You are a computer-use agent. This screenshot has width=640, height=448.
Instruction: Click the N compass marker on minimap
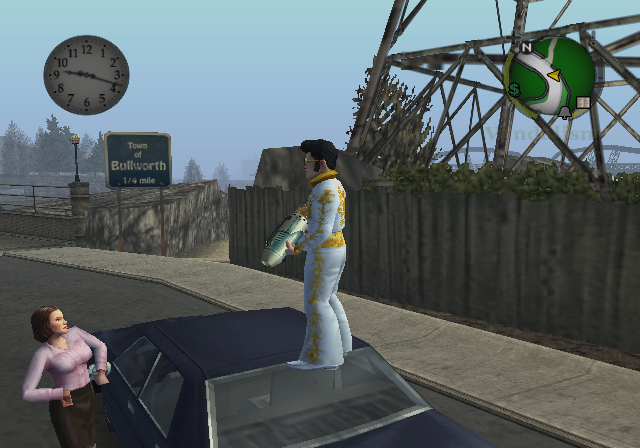[525, 47]
